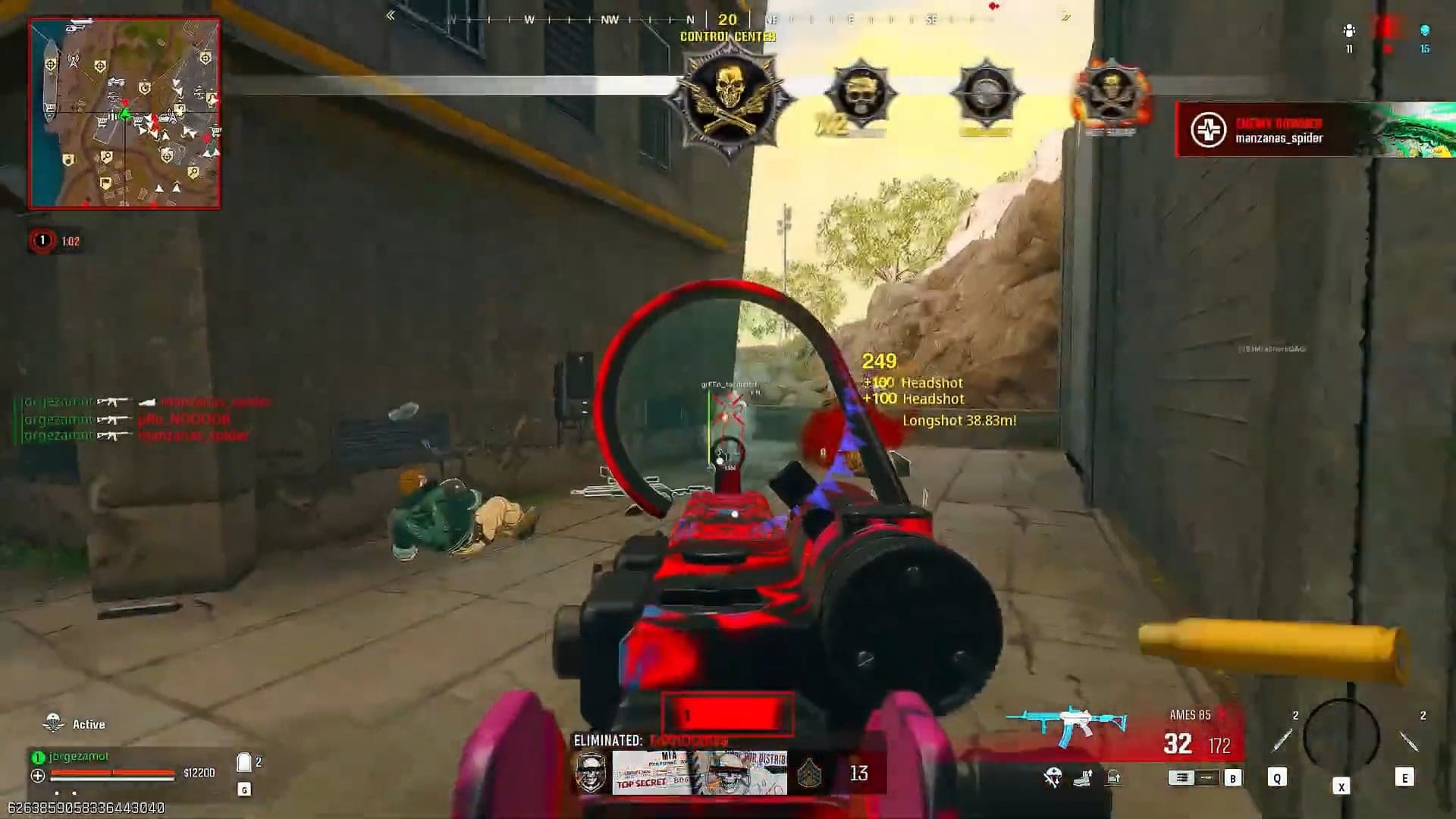Use the right throwing knife equipment slot
Image resolution: width=1456 pixels, height=819 pixels.
pyautogui.click(x=1408, y=741)
